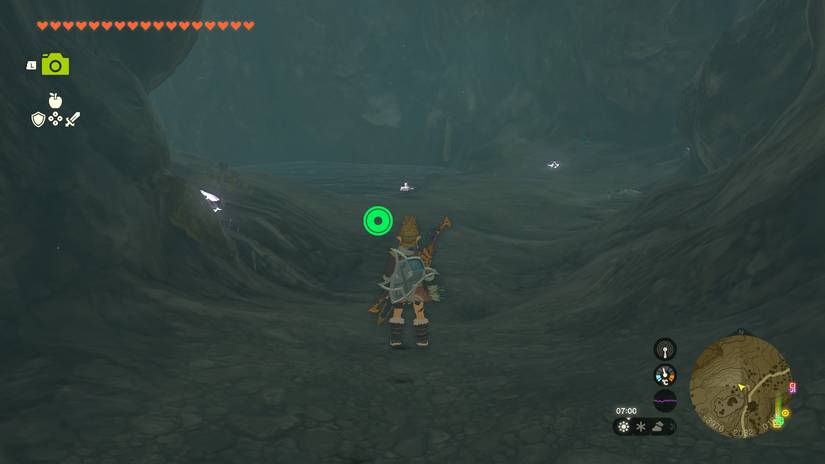
Task: Open the circular minimap
Action: click(x=741, y=383)
